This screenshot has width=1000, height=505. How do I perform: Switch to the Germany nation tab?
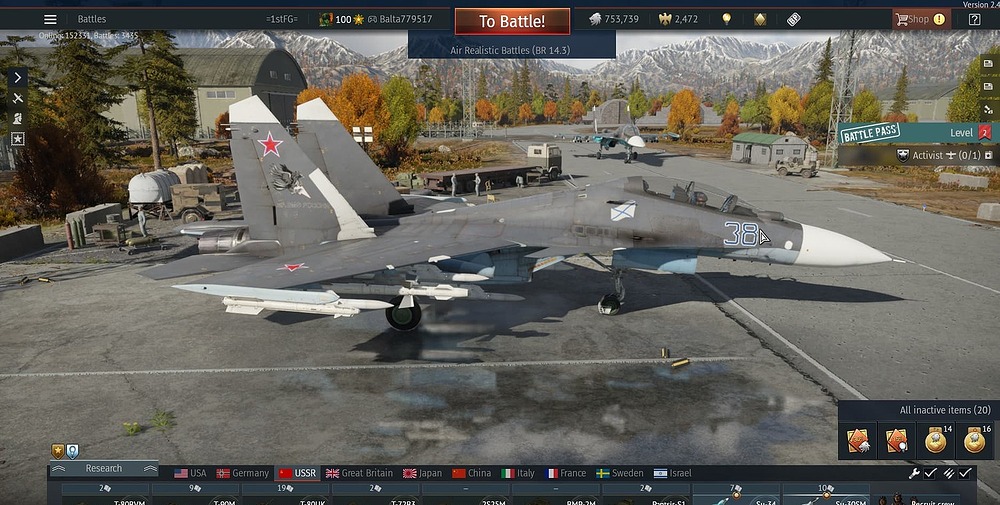[x=243, y=473]
